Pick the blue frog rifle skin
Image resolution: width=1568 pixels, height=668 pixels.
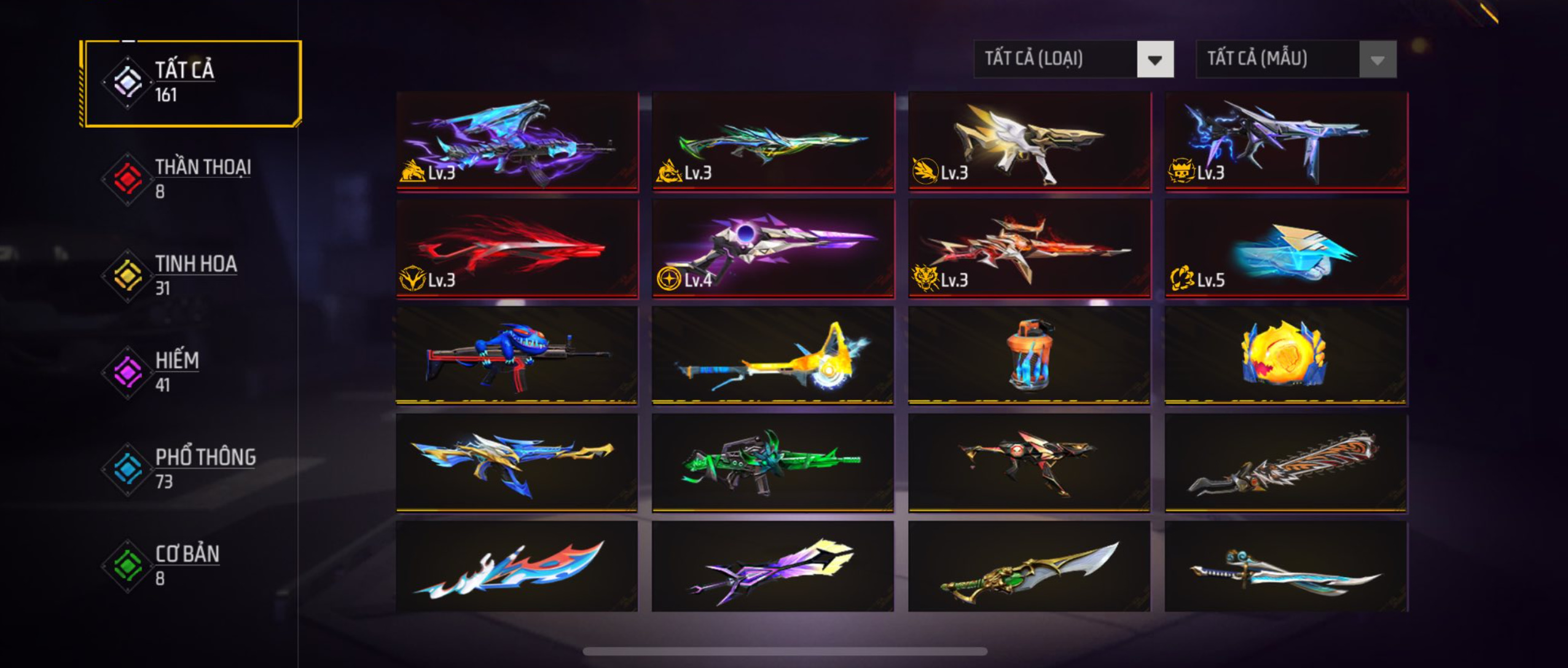click(x=517, y=356)
